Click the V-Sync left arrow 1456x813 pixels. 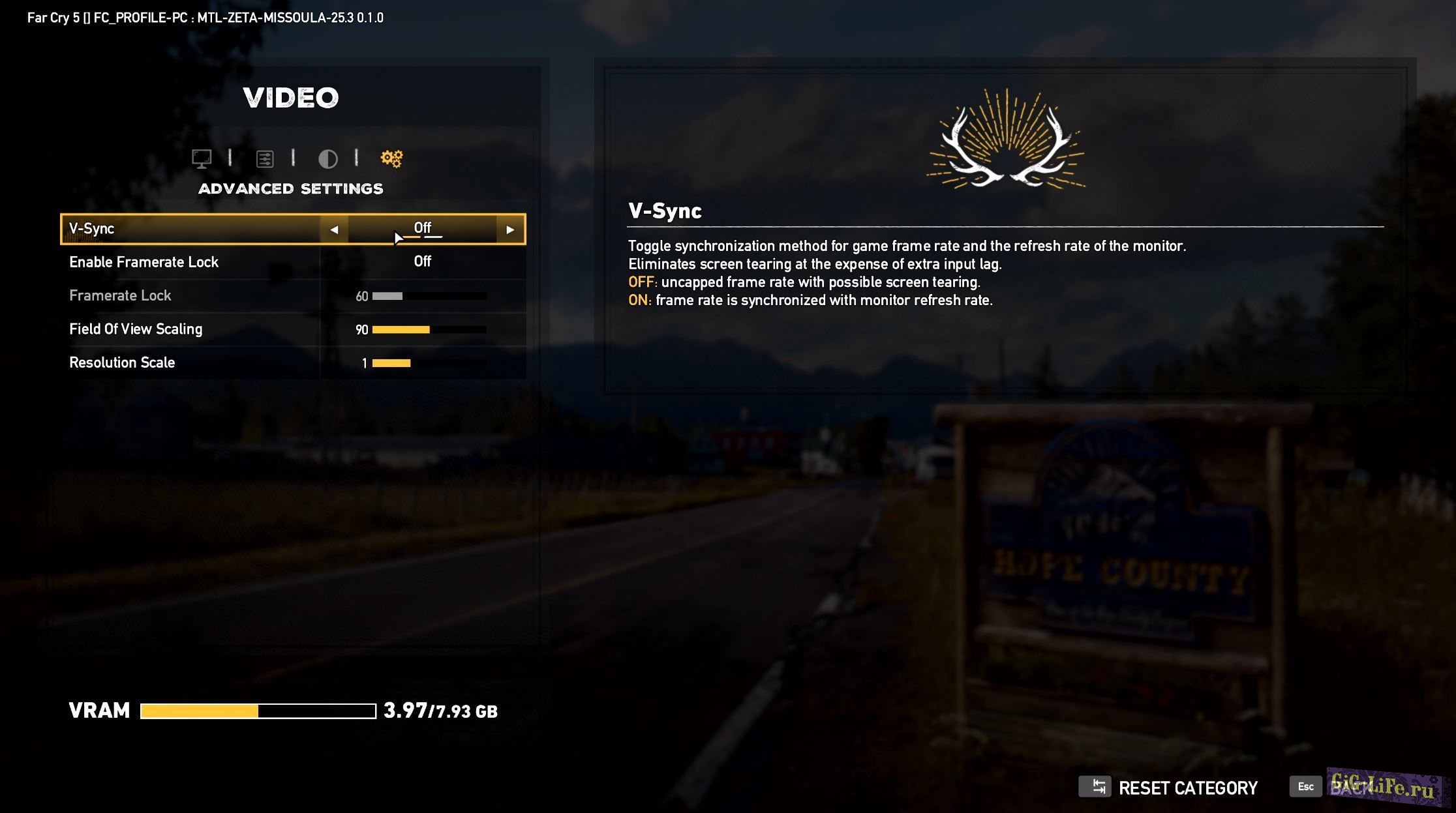point(334,229)
